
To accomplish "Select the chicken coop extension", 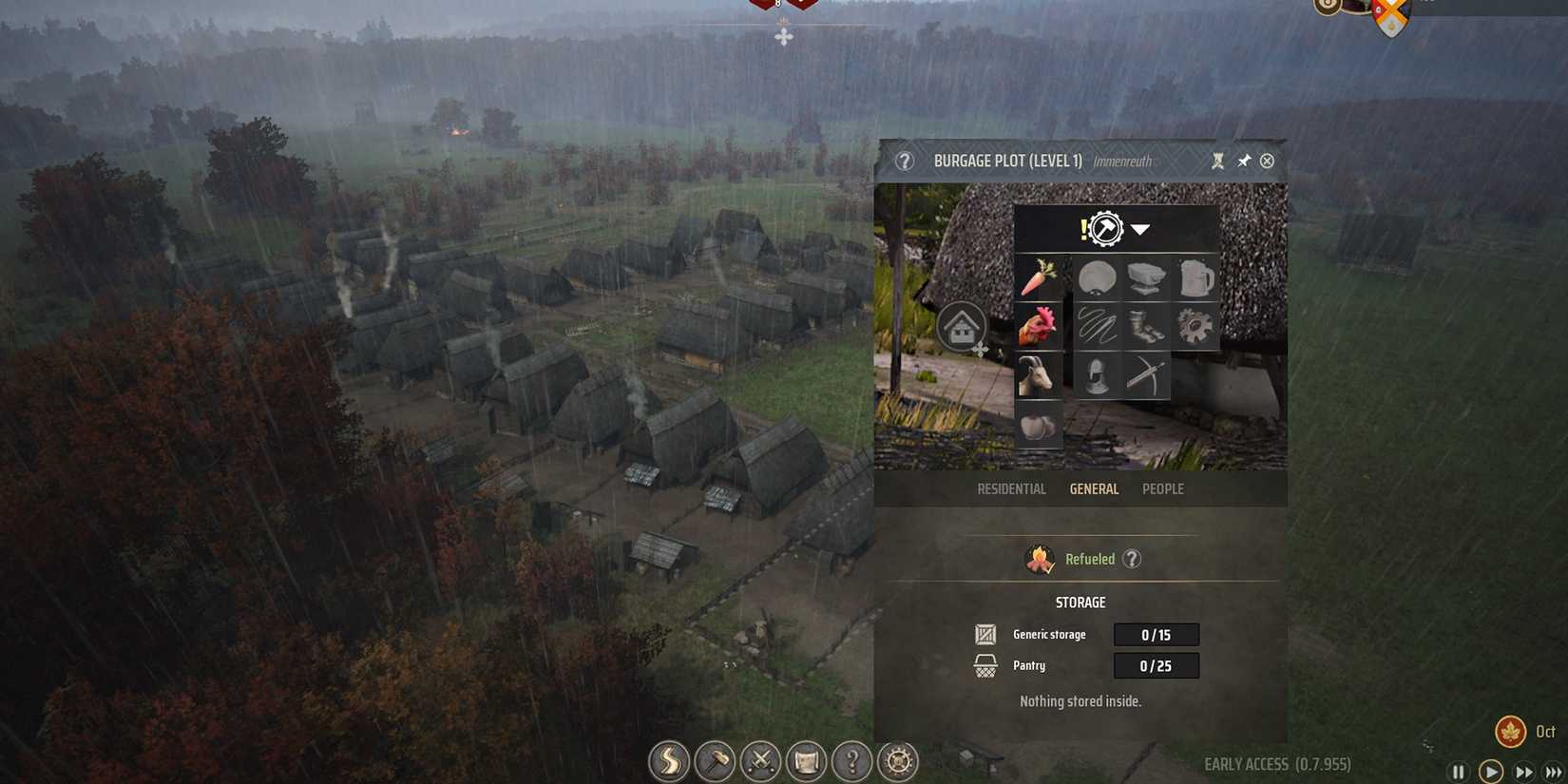I will click(x=1038, y=327).
